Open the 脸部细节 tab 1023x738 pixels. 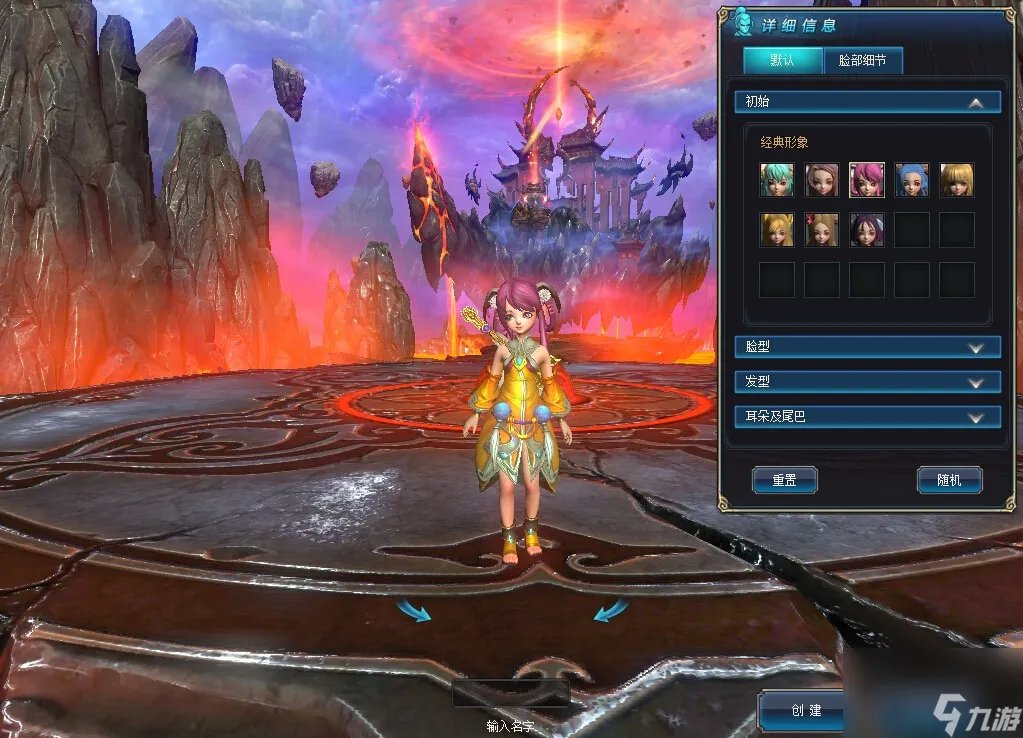pos(862,60)
